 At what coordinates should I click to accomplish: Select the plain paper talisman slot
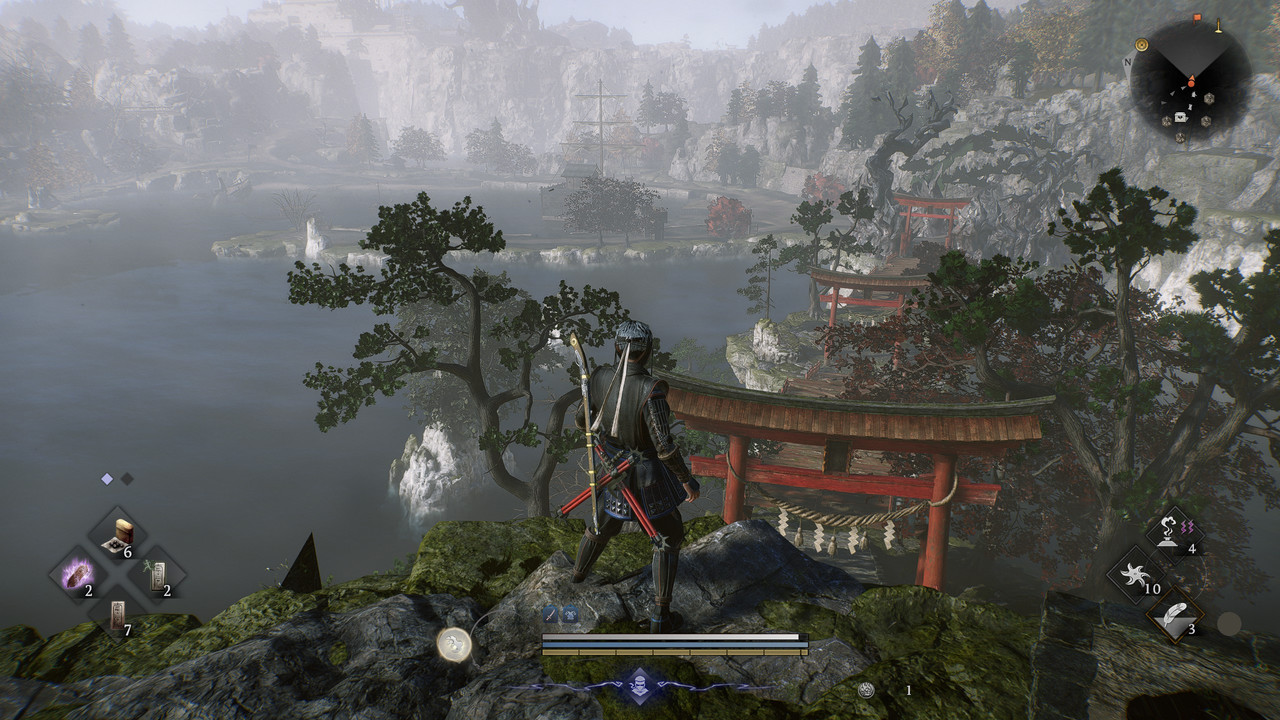(x=119, y=615)
